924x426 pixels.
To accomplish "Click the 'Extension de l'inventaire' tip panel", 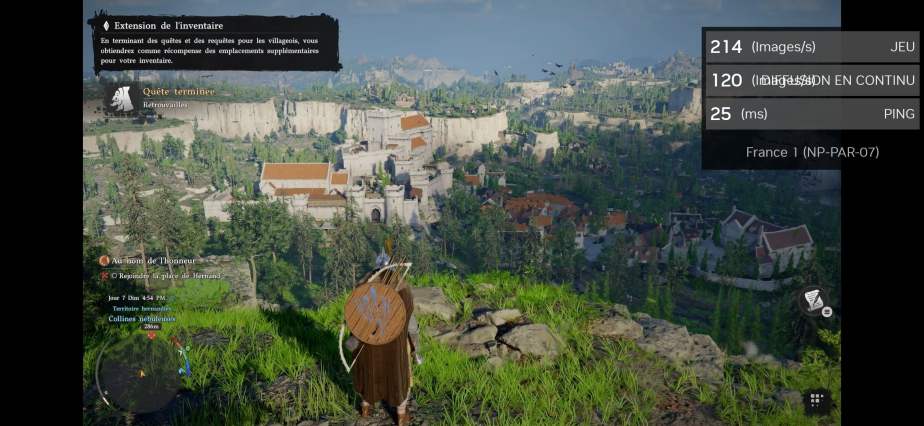I will click(x=214, y=42).
